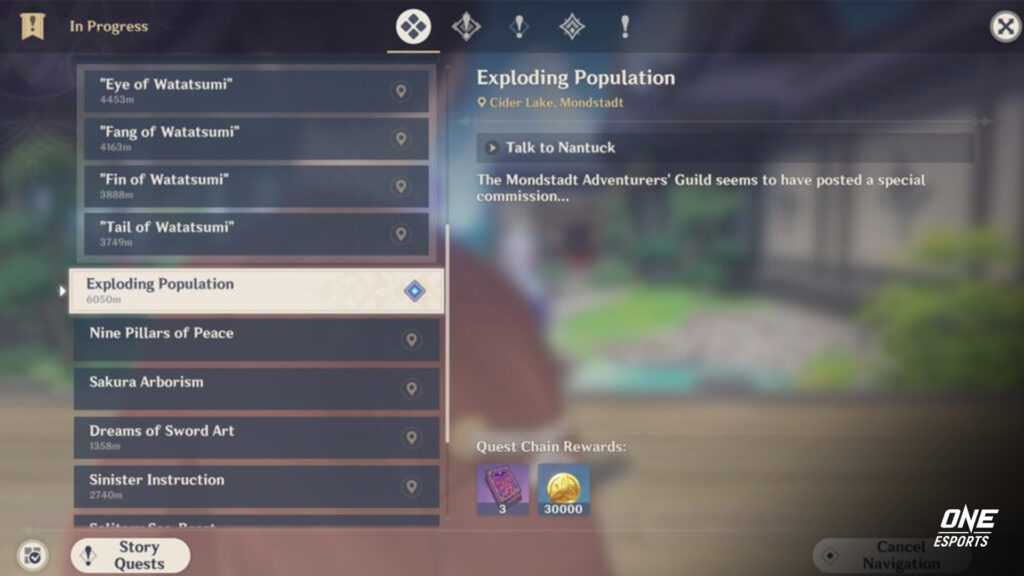Choose the "Fang of Watatsumi" quest entry
The image size is (1024, 576).
tap(257, 138)
